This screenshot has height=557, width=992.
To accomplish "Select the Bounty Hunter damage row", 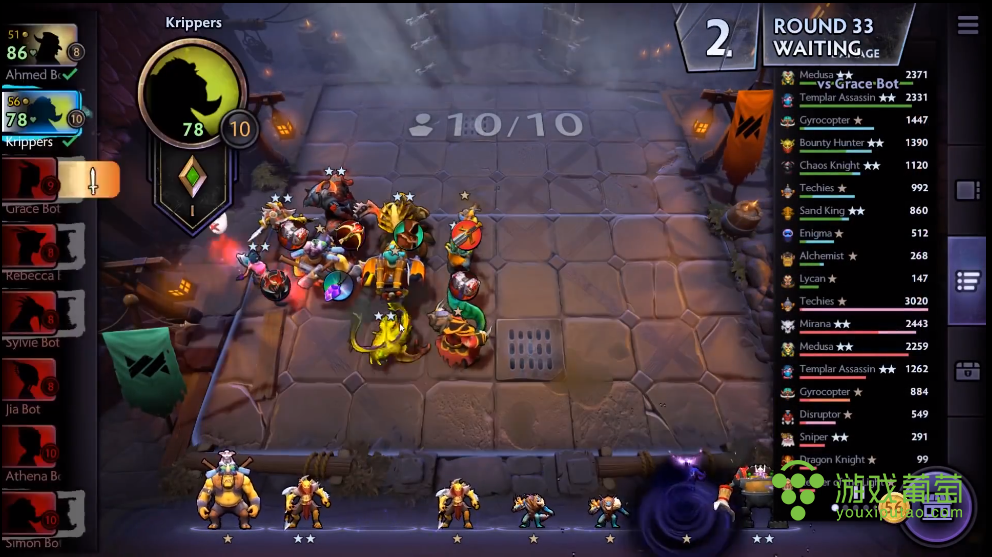I will 857,144.
